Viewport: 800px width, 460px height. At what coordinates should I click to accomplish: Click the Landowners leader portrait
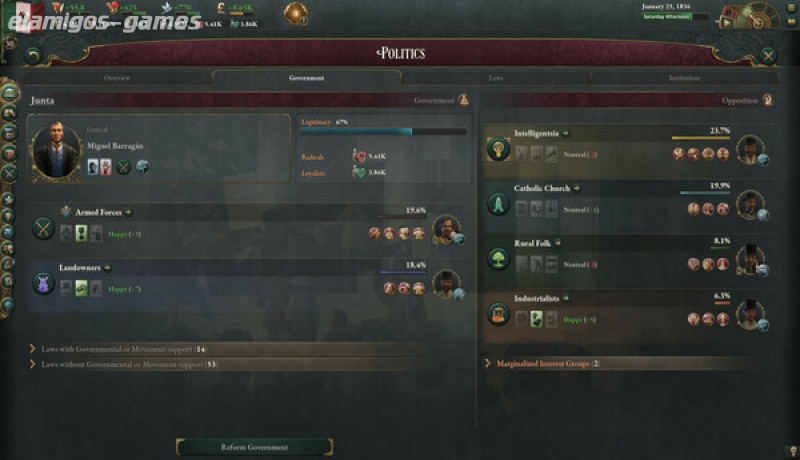tap(446, 284)
